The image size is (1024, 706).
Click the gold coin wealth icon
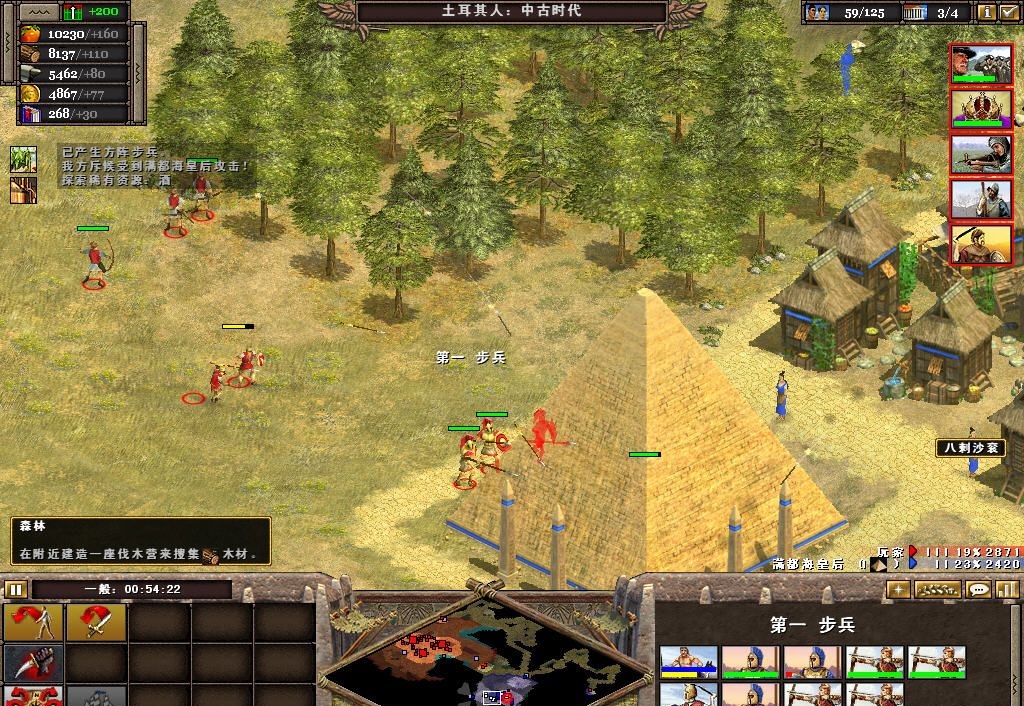(29, 94)
